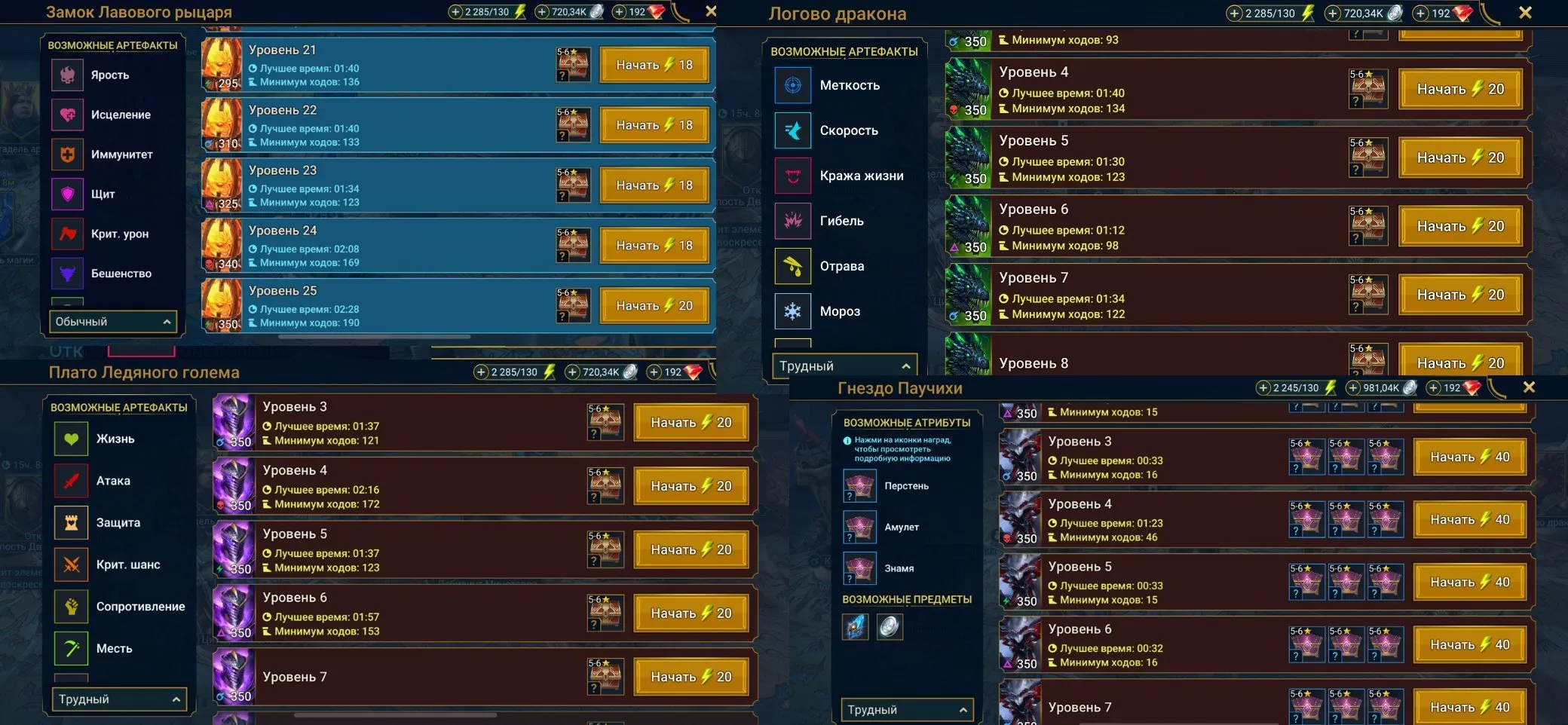The image size is (1568, 725).
Task: Open the Обычный difficulty dropdown
Action: point(112,322)
